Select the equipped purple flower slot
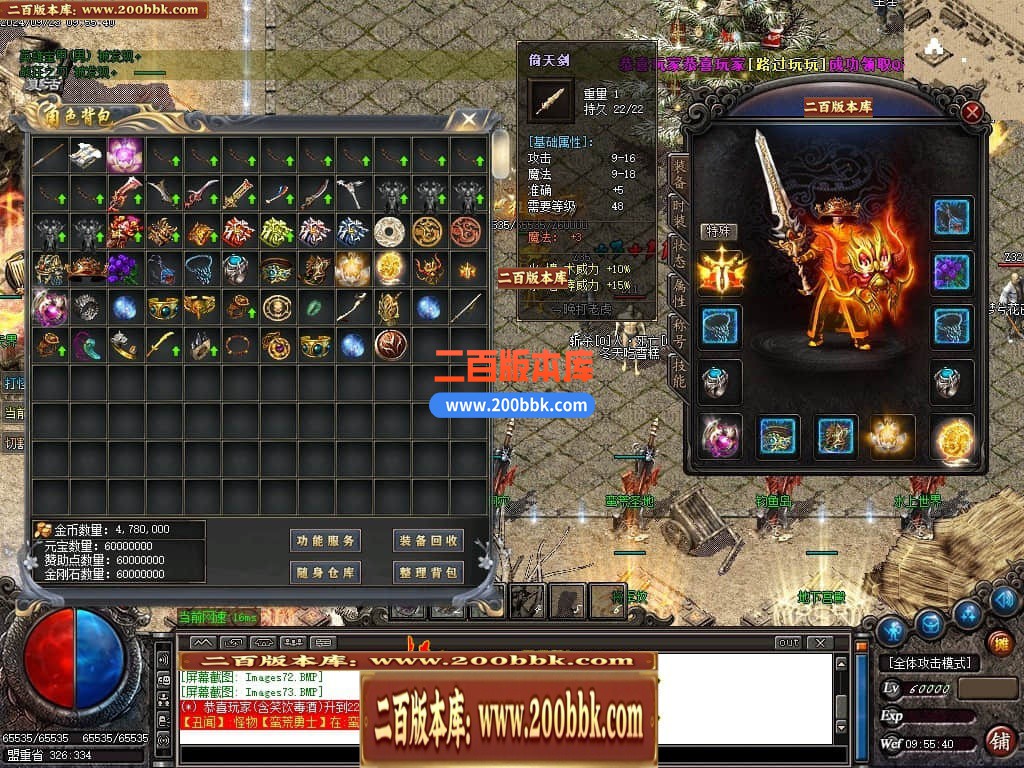 [x=951, y=272]
